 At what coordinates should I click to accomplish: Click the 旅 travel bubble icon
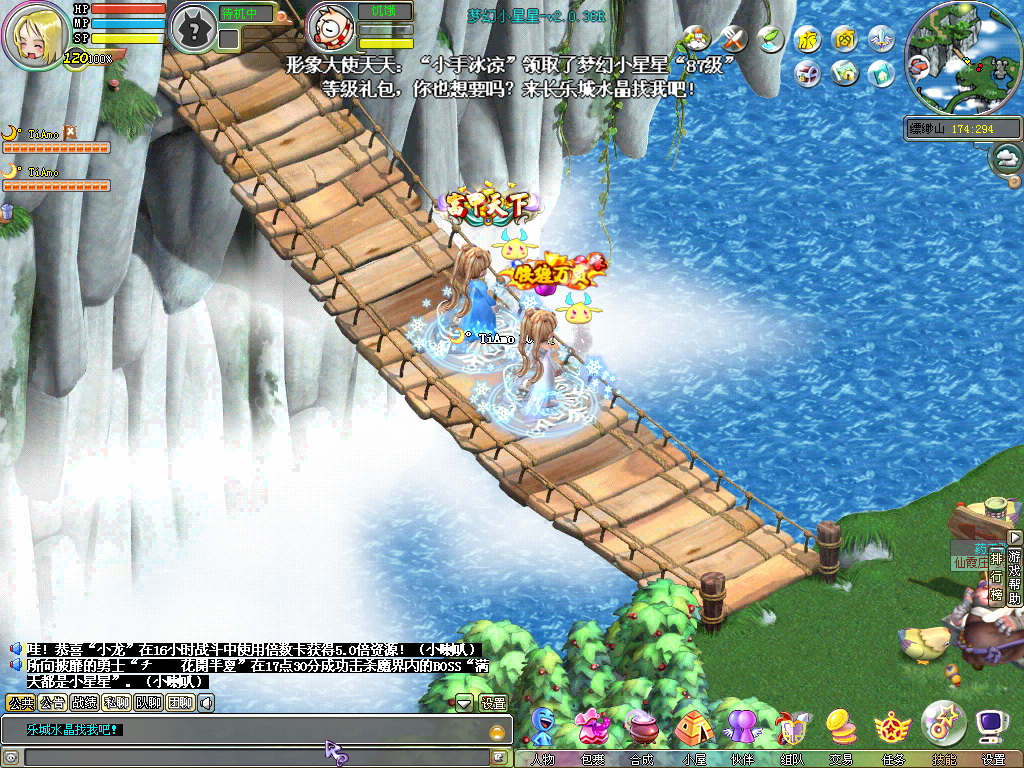807,40
